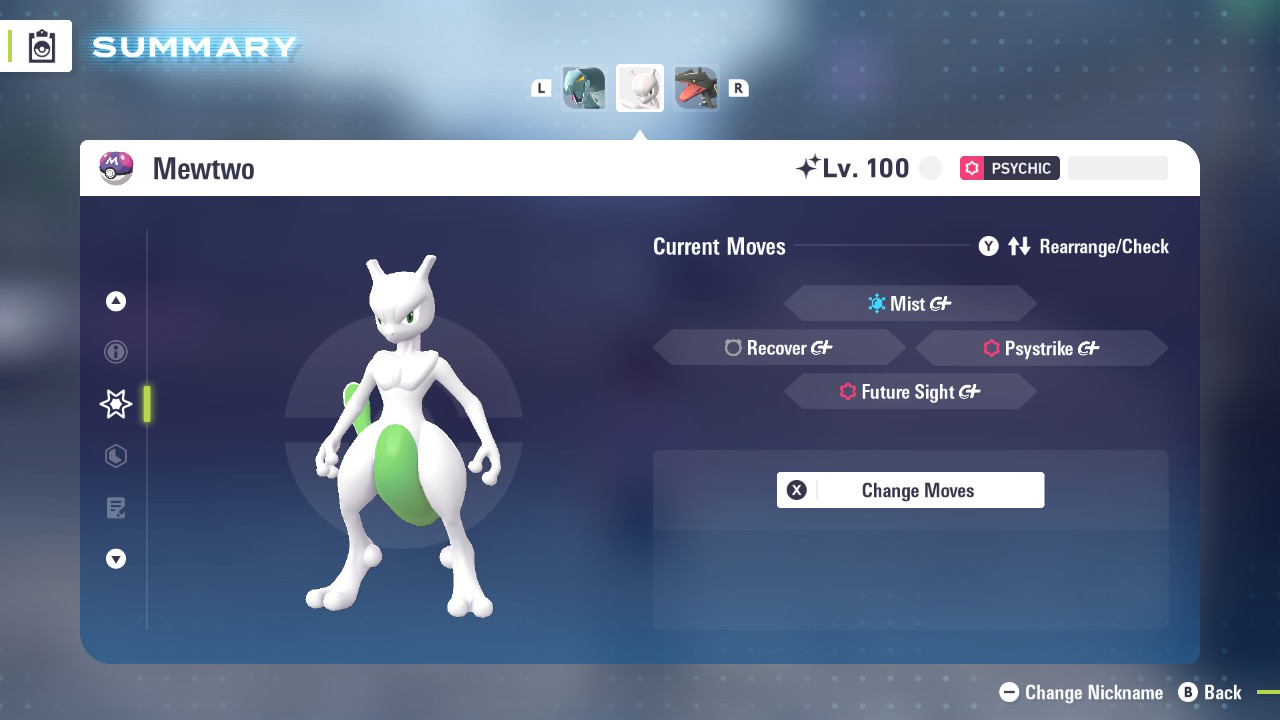Image resolution: width=1280 pixels, height=720 pixels.
Task: Select Change Nickname at the bottom
Action: pos(1080,692)
